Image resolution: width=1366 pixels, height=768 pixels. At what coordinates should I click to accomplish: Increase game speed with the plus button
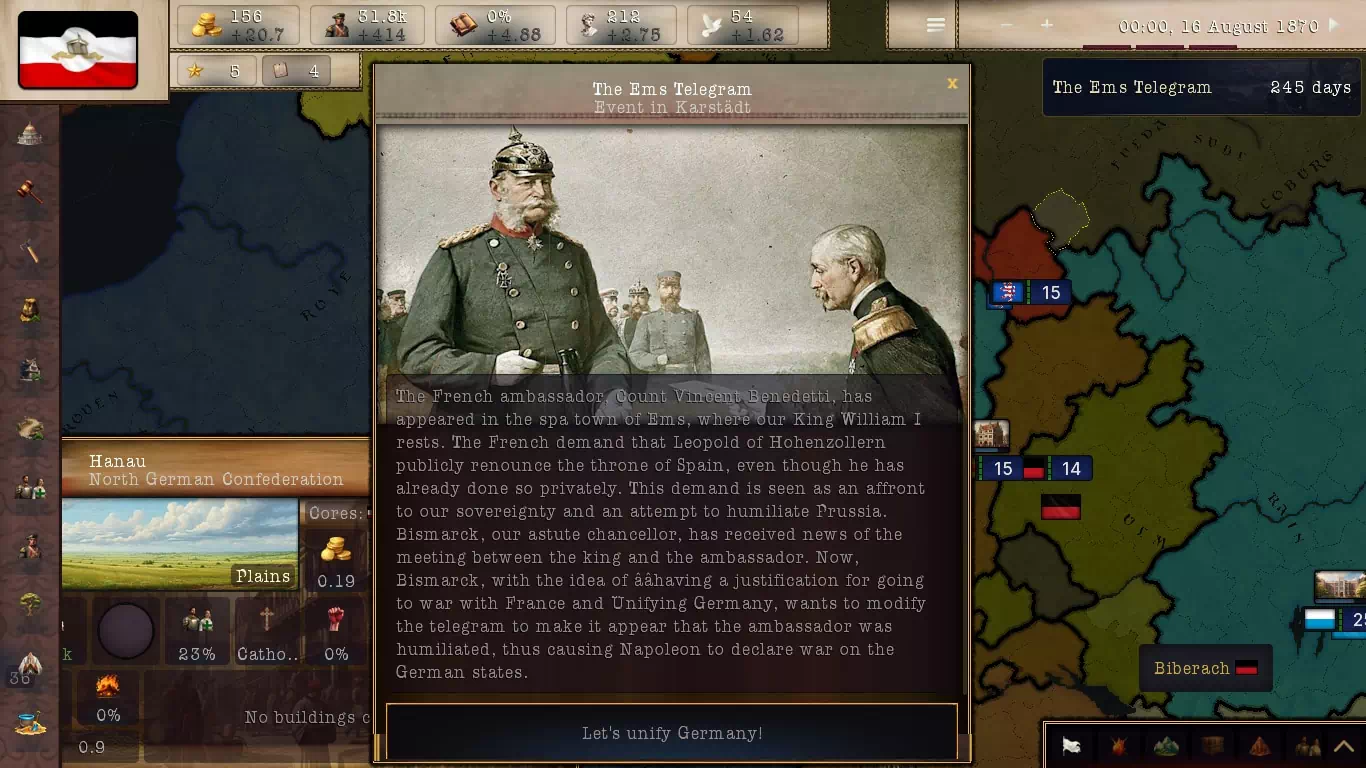coord(1046,25)
